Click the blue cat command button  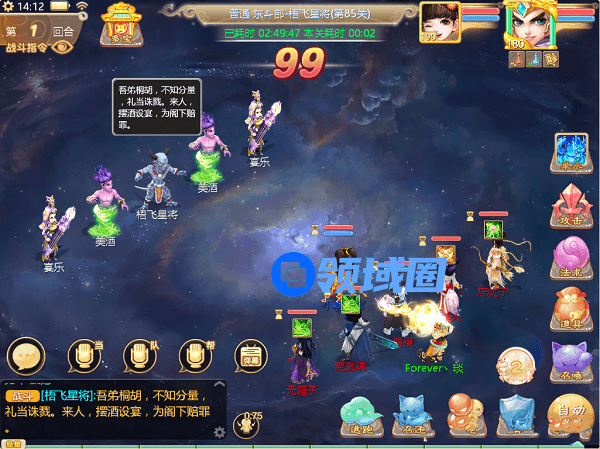[411, 414]
